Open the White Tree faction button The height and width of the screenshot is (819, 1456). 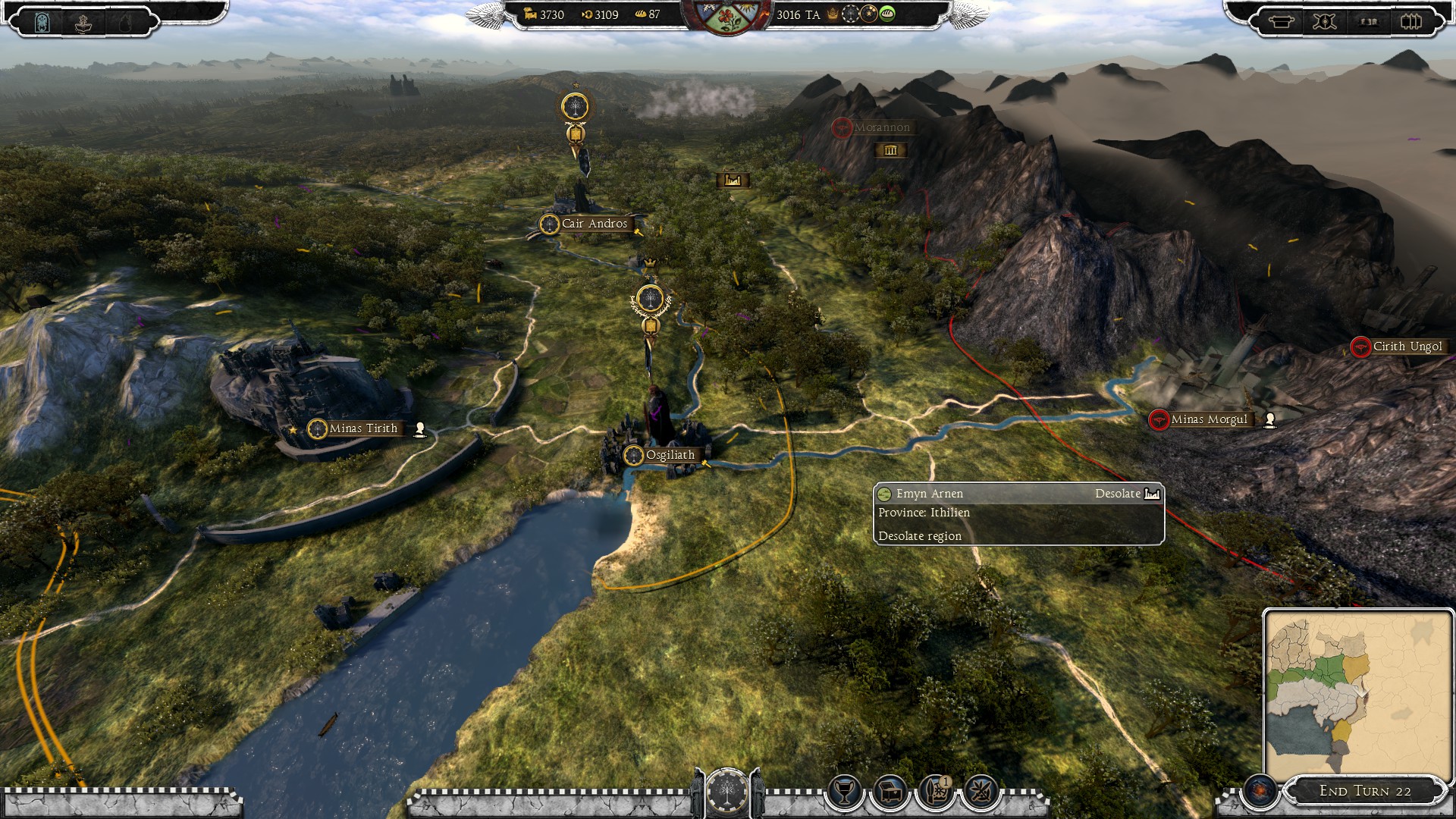[x=727, y=792]
